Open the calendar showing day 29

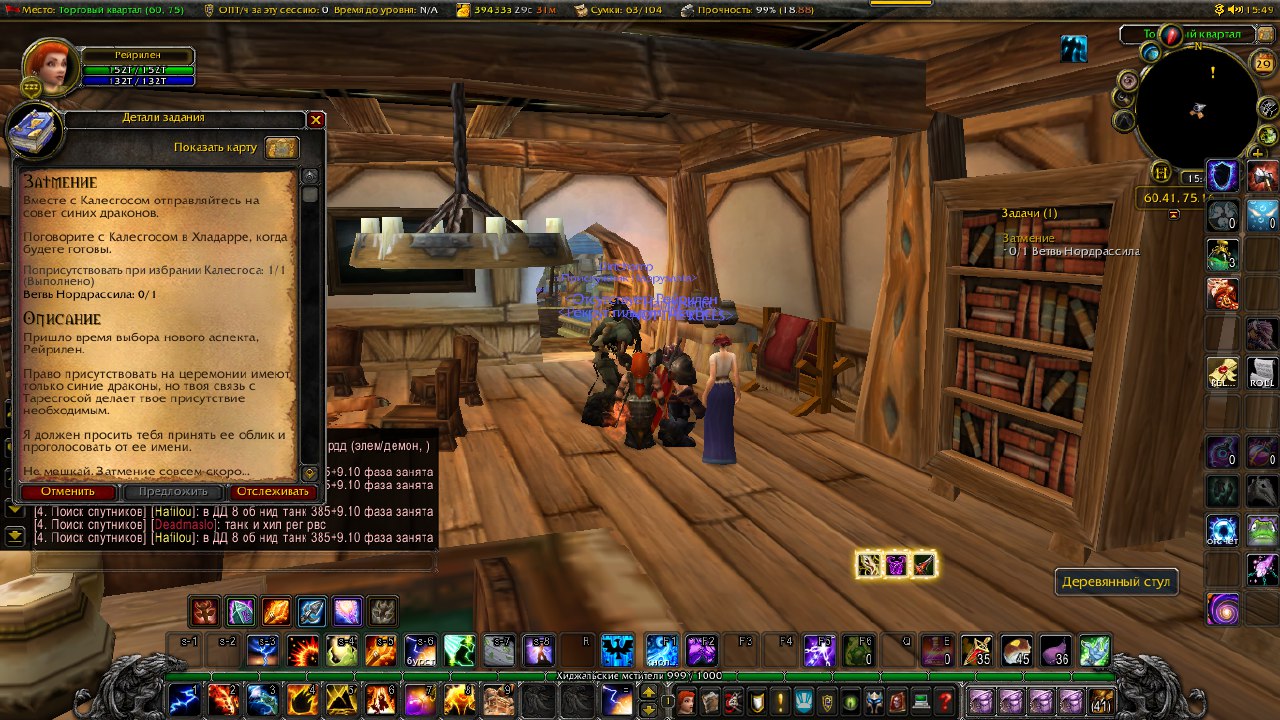coord(1263,64)
